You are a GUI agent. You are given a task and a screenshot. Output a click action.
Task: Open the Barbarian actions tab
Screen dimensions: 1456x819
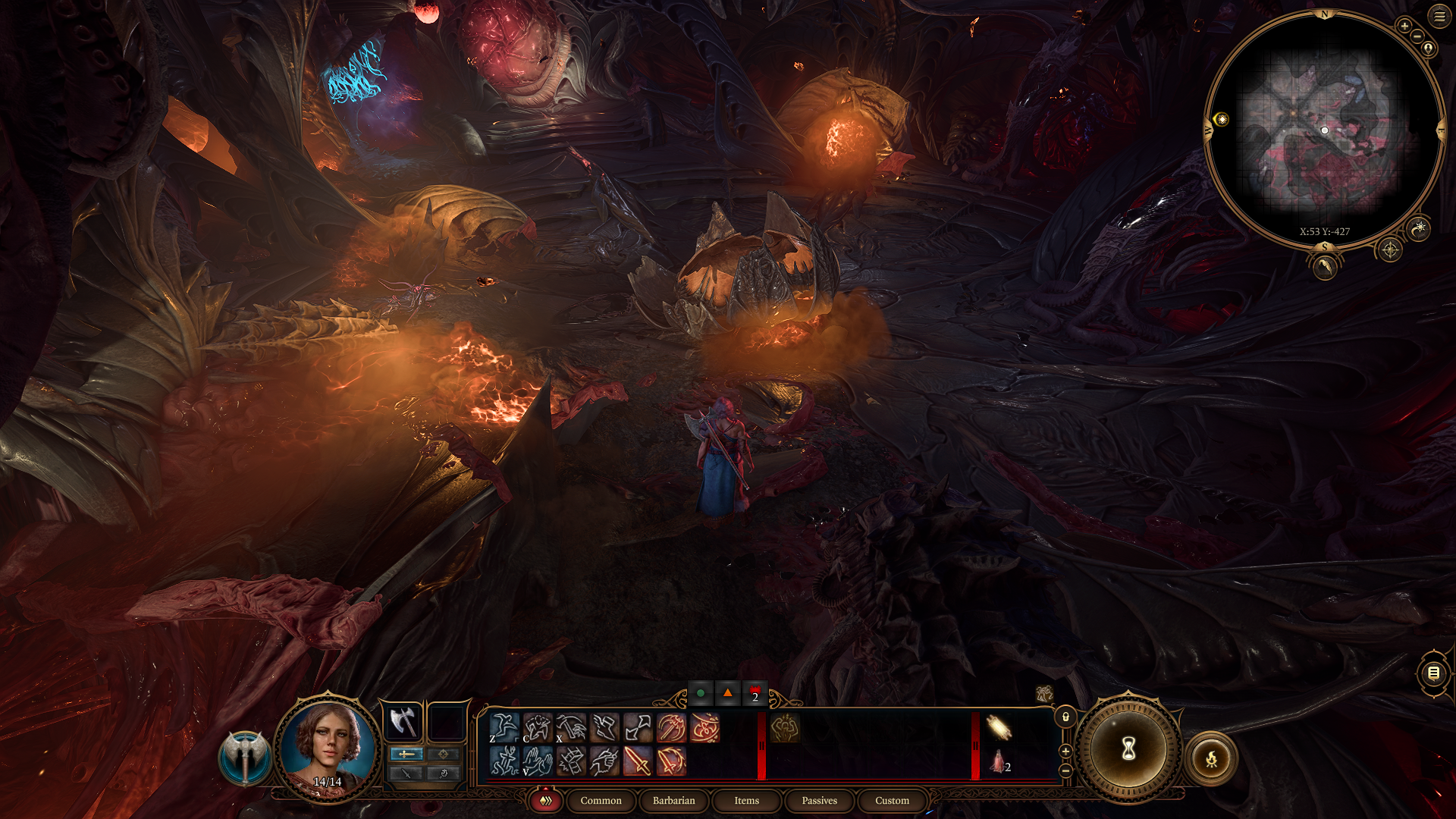click(x=673, y=801)
